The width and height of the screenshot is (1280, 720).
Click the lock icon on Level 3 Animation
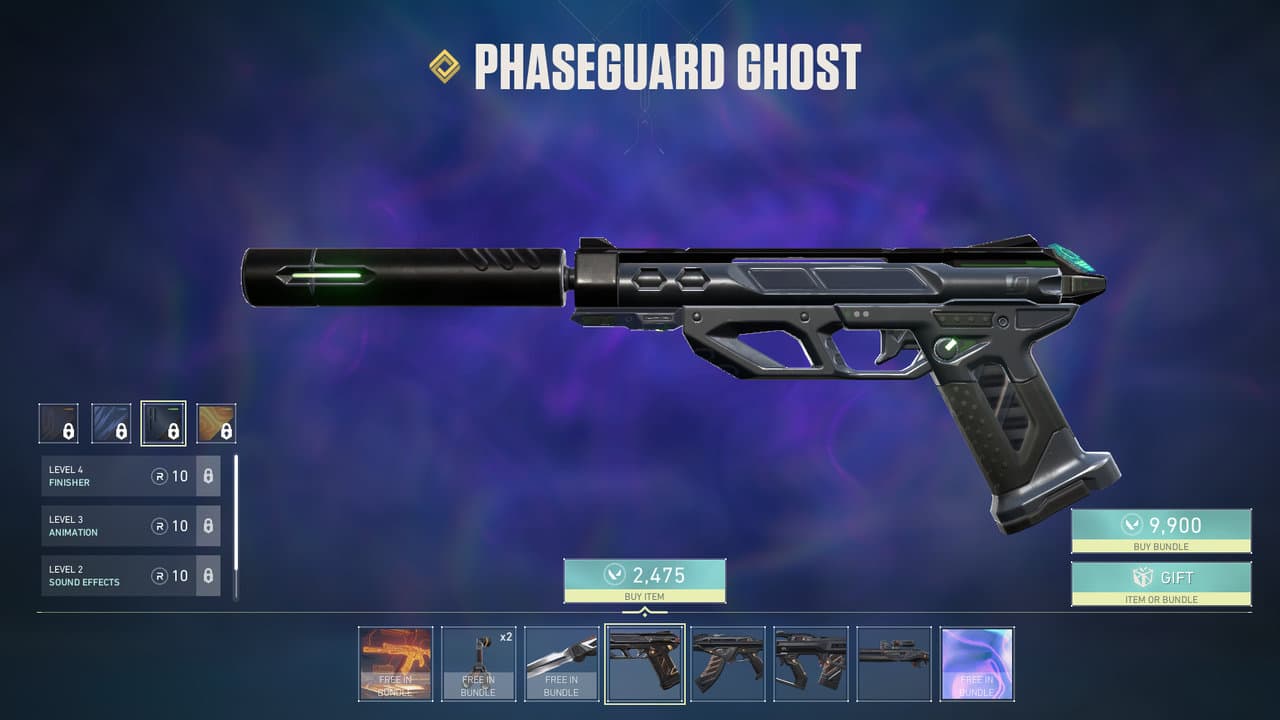pyautogui.click(x=210, y=526)
